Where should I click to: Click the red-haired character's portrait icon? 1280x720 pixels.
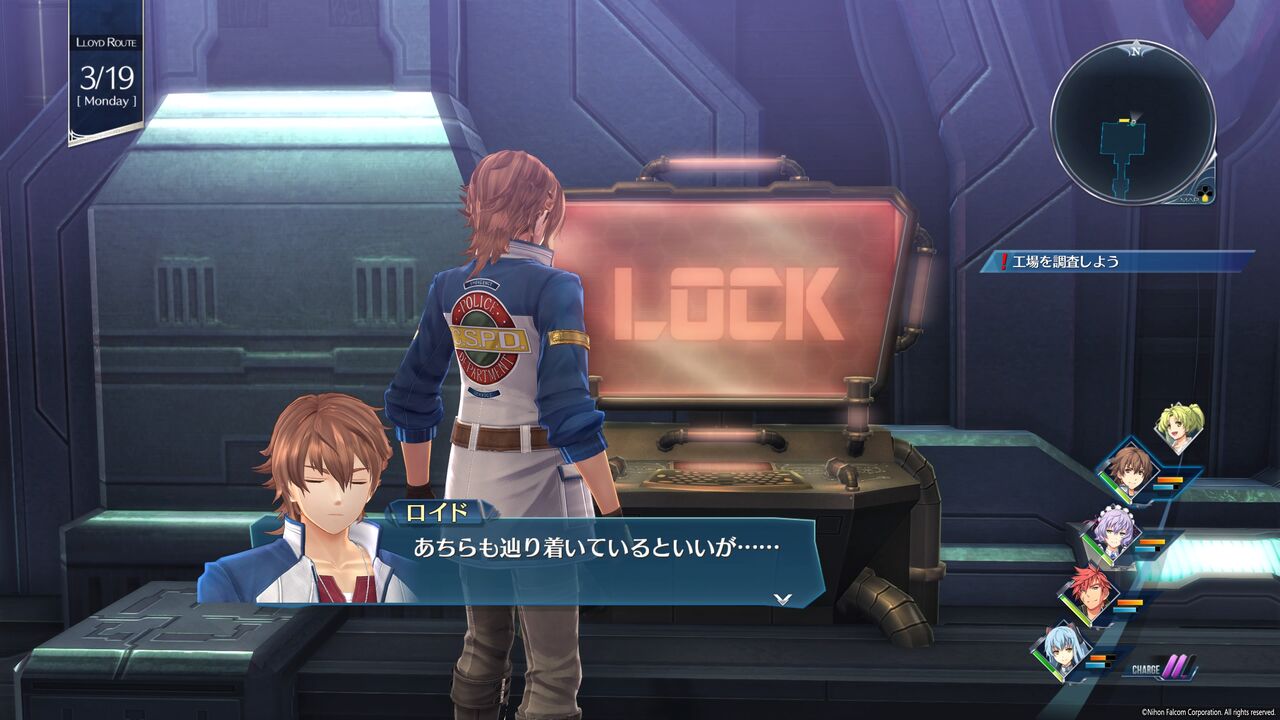[x=1093, y=596]
